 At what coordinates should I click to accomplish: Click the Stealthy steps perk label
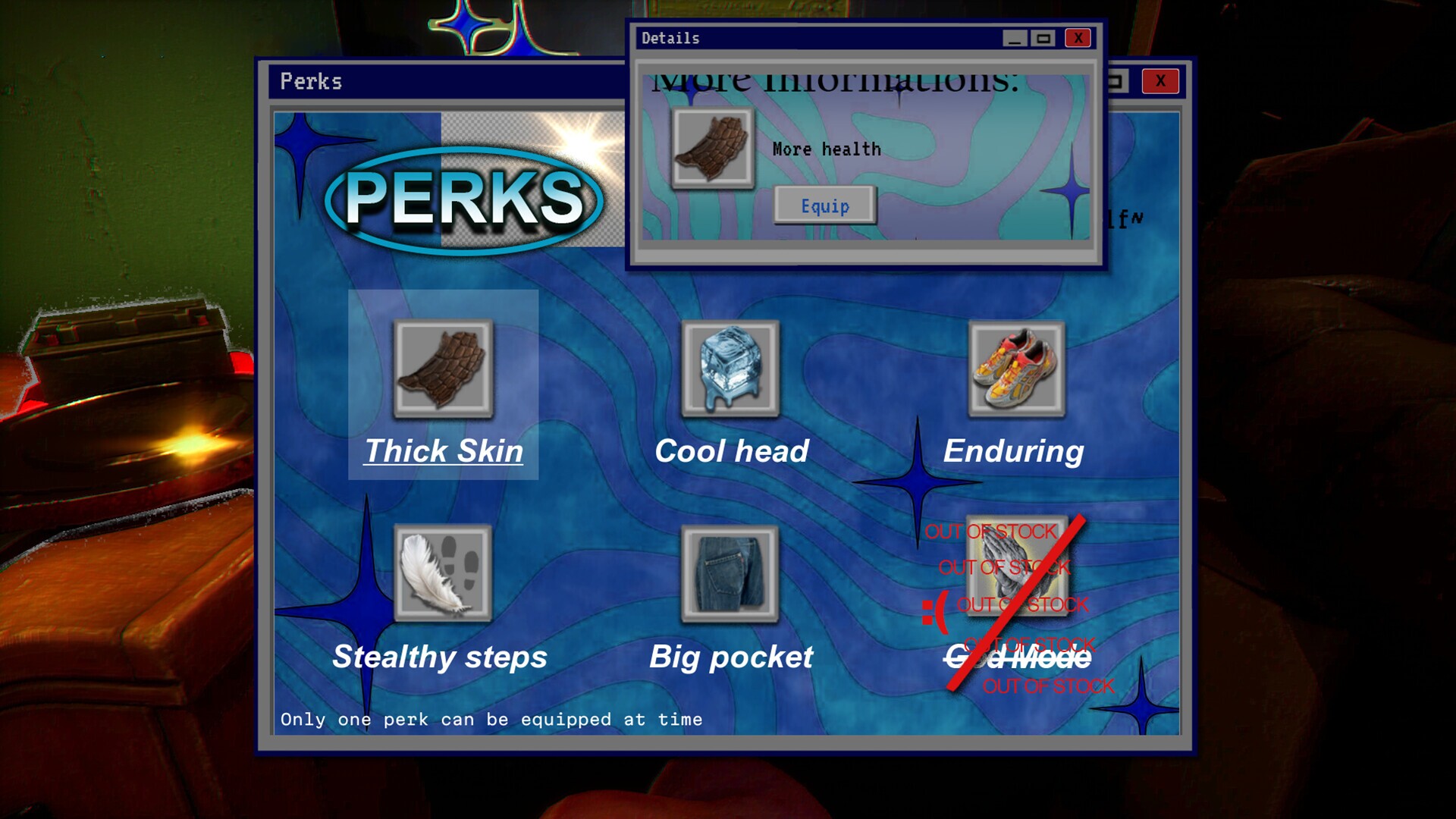(440, 657)
